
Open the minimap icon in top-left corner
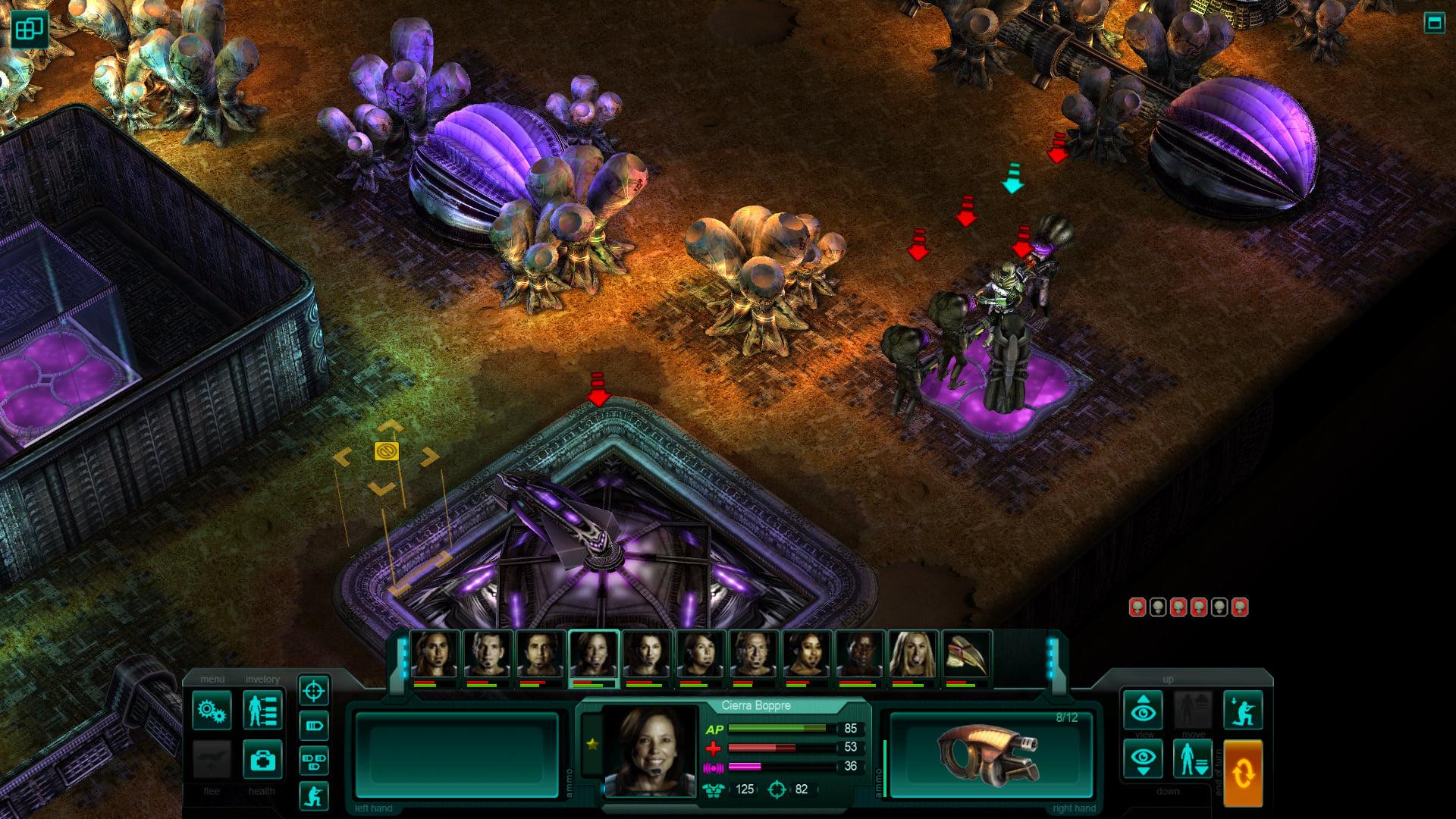30,30
